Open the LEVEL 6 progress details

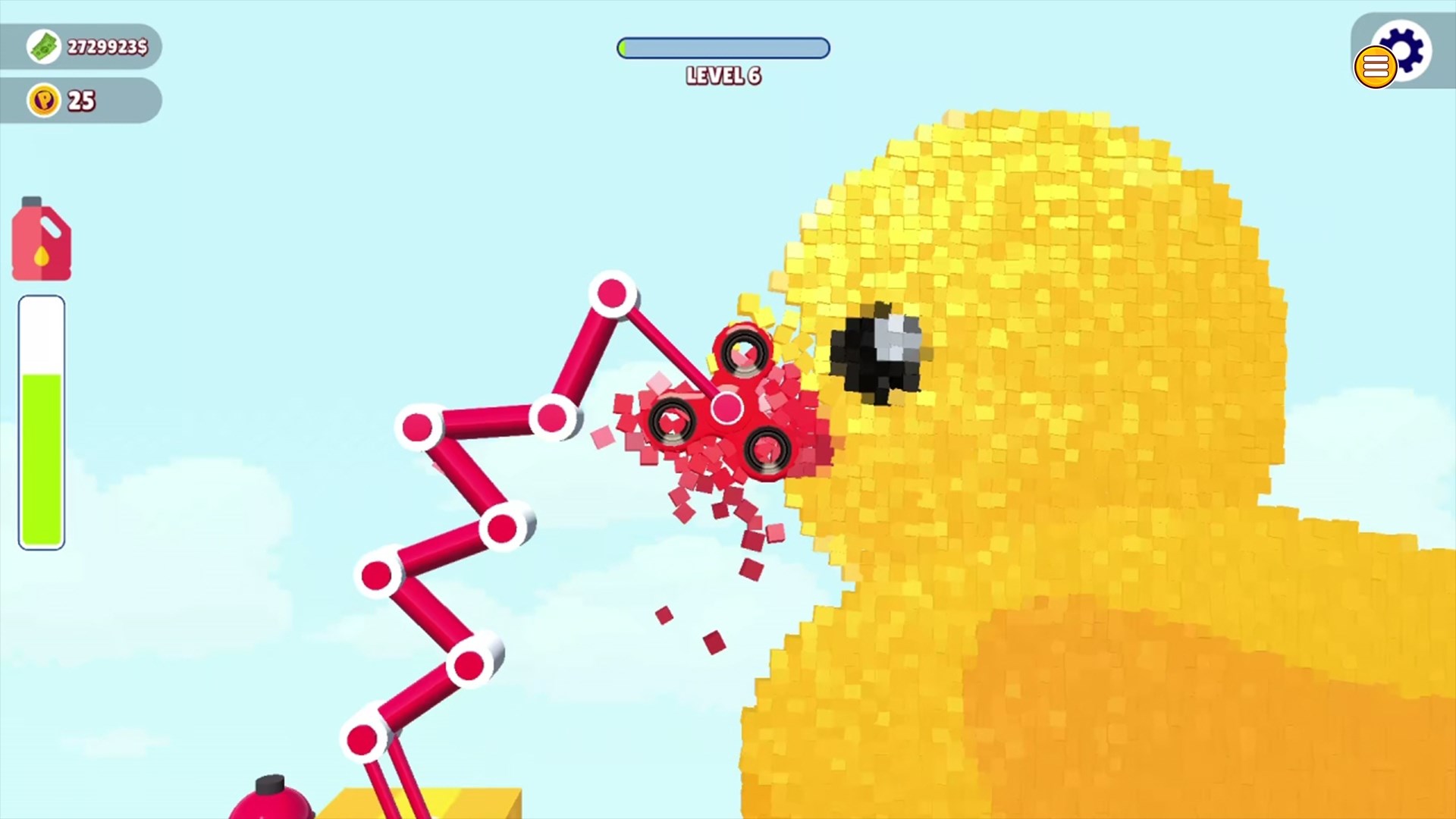tap(723, 49)
